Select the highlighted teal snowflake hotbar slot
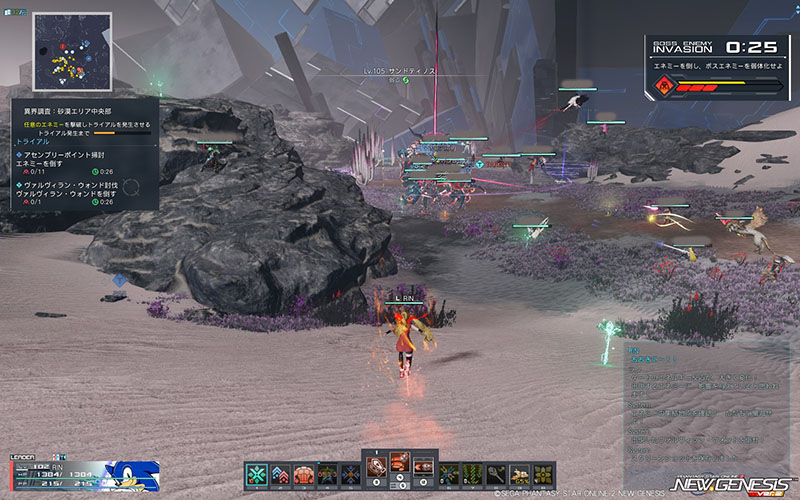This screenshot has height=500, width=800. (x=257, y=474)
